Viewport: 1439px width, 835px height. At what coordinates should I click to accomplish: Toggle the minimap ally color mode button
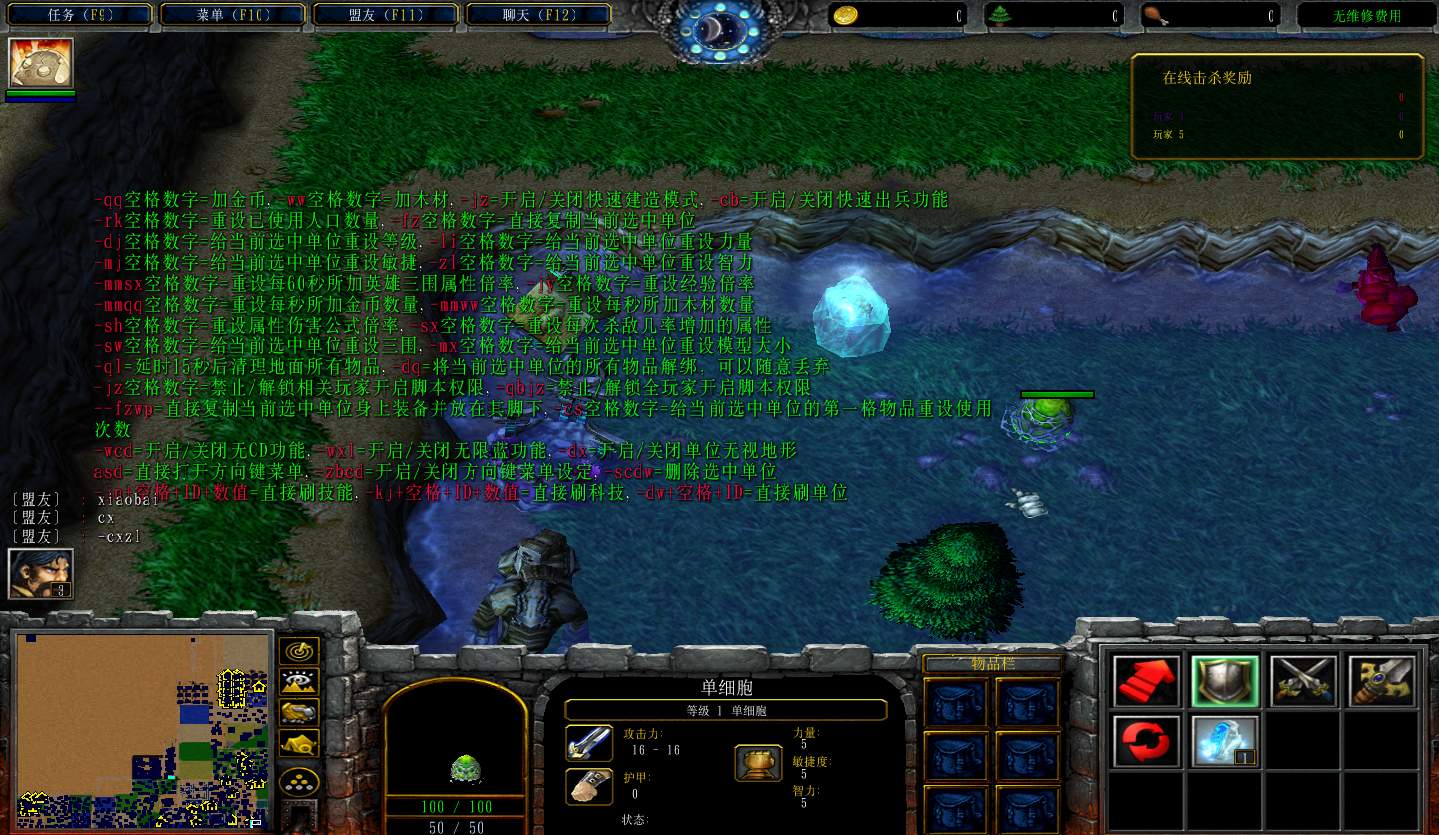coord(299,712)
